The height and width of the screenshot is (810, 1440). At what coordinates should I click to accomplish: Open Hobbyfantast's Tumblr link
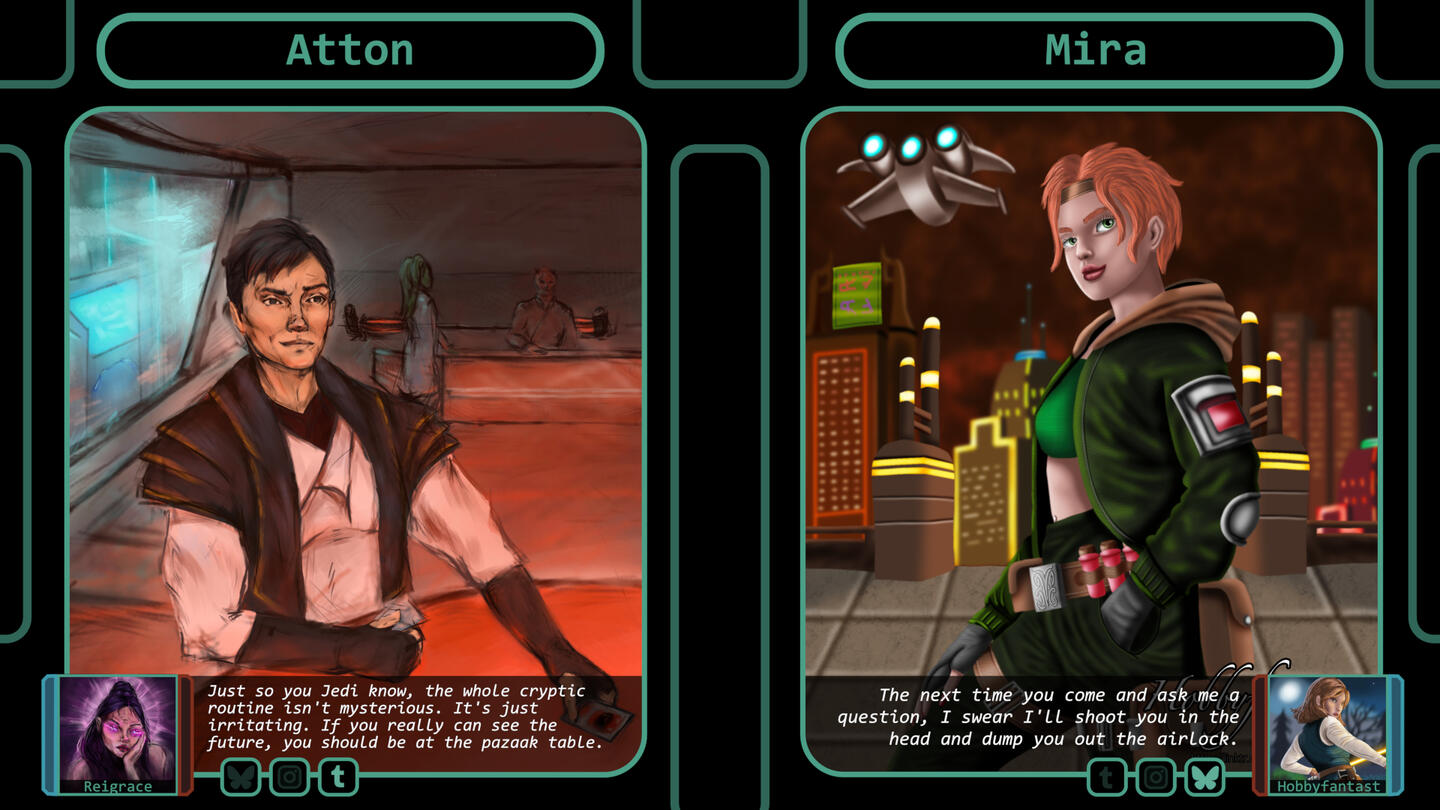(x=1107, y=776)
